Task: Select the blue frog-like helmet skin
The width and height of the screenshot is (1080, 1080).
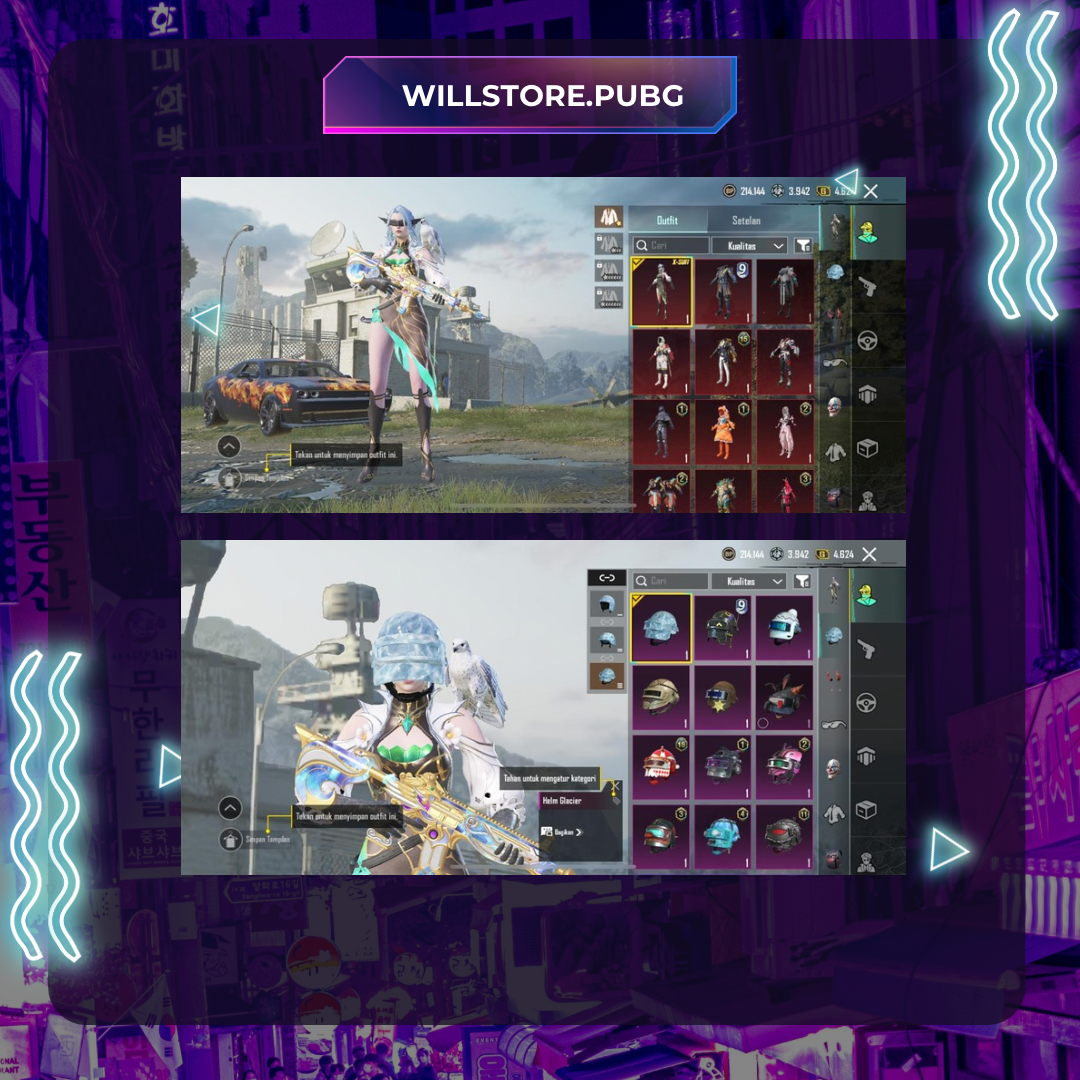Action: click(722, 836)
